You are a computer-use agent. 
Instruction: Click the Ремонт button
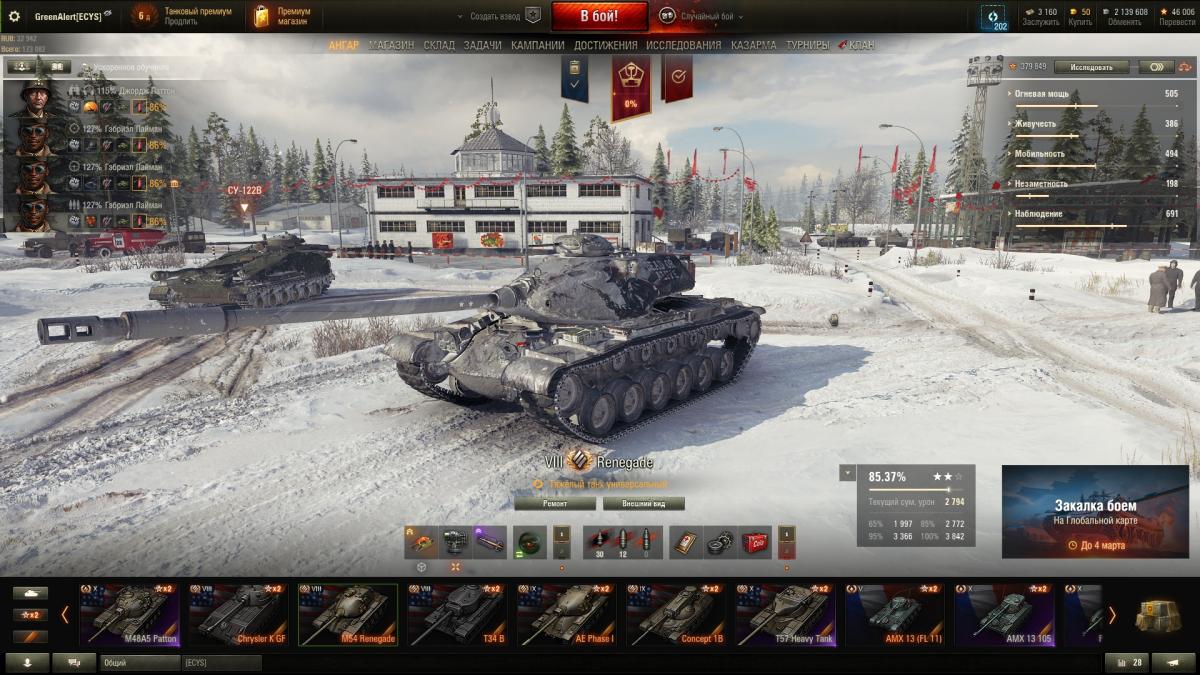pyautogui.click(x=555, y=503)
